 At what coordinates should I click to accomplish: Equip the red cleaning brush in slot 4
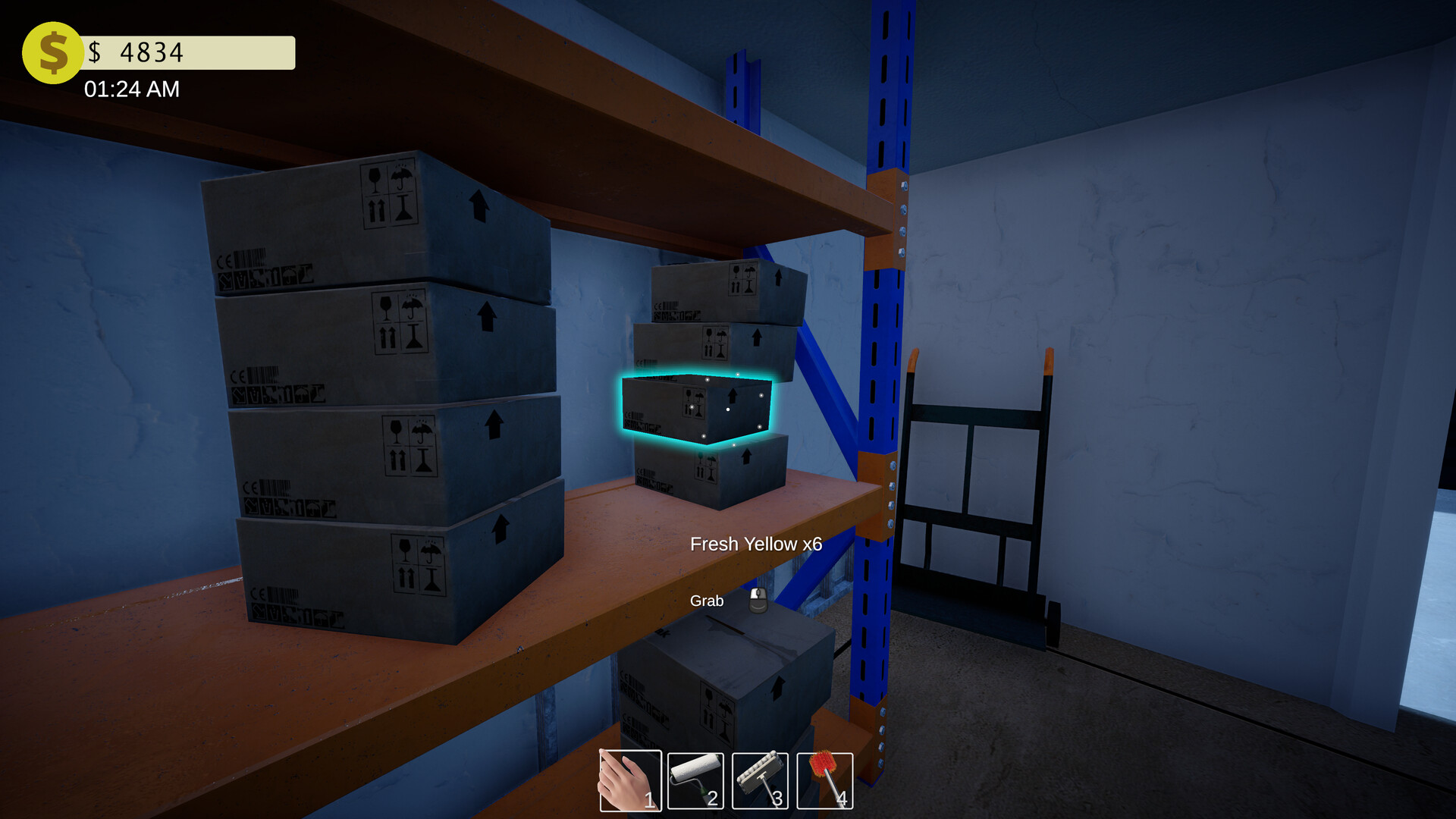[x=825, y=780]
